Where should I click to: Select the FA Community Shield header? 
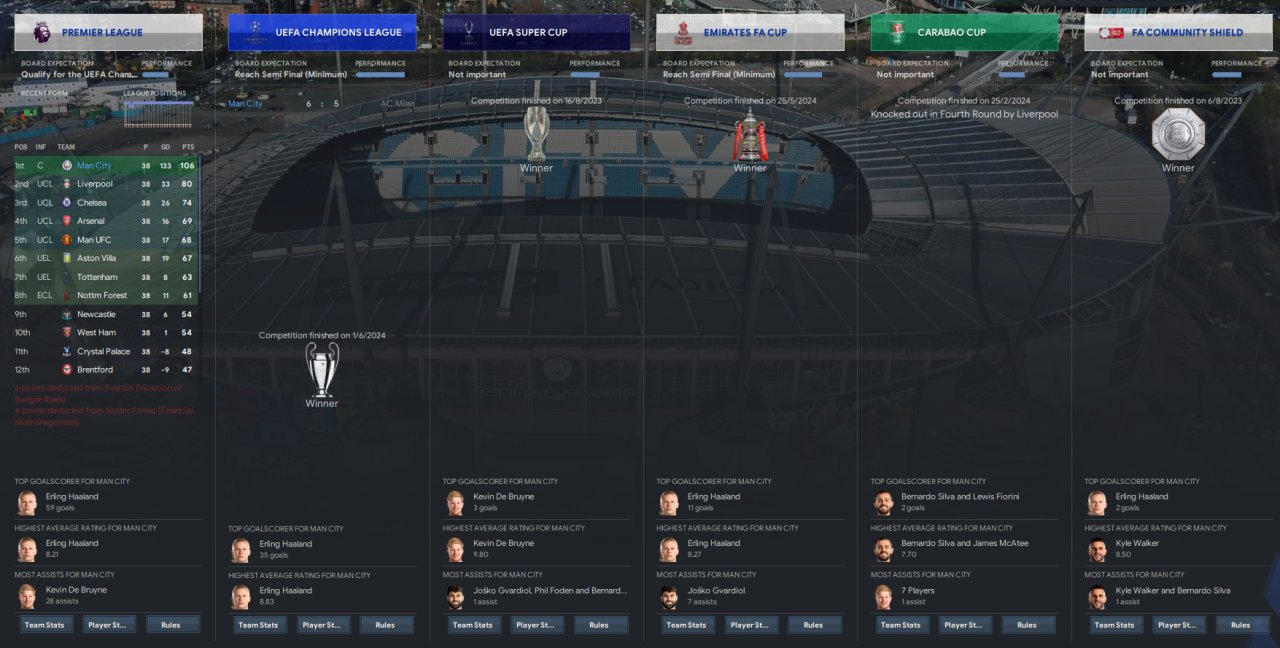click(x=1178, y=32)
